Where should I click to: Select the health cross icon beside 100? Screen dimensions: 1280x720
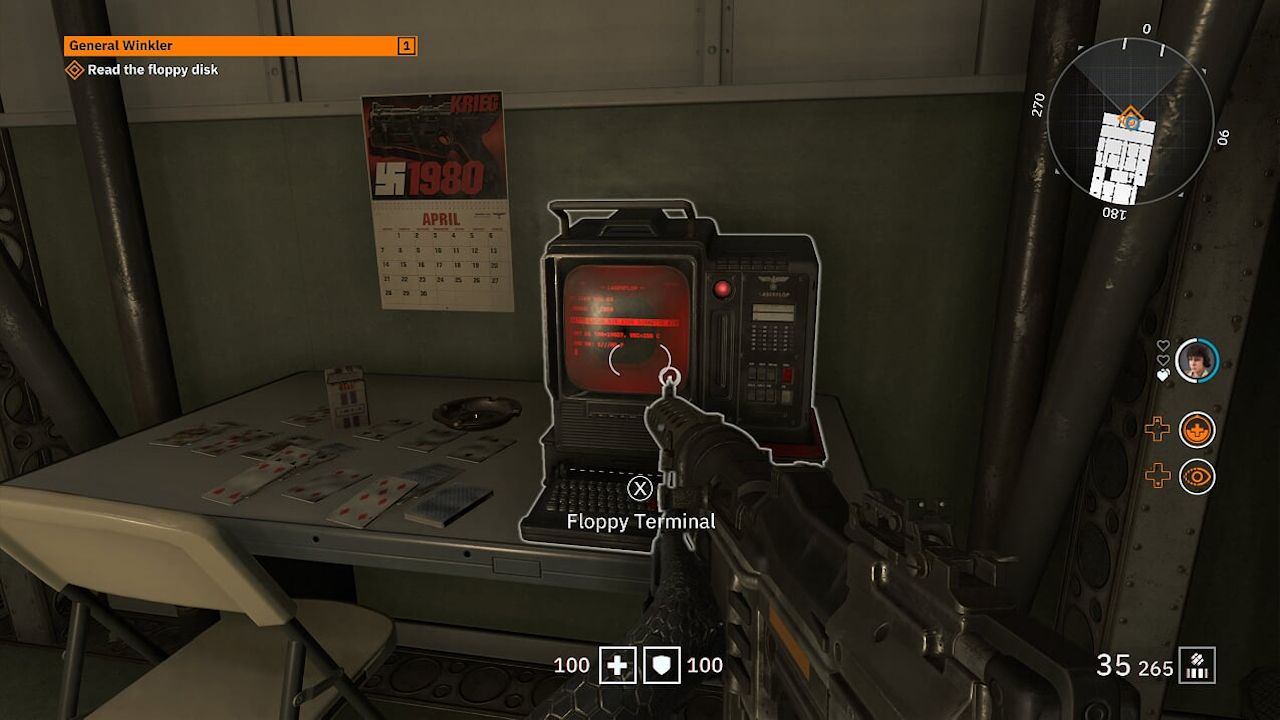pos(618,664)
